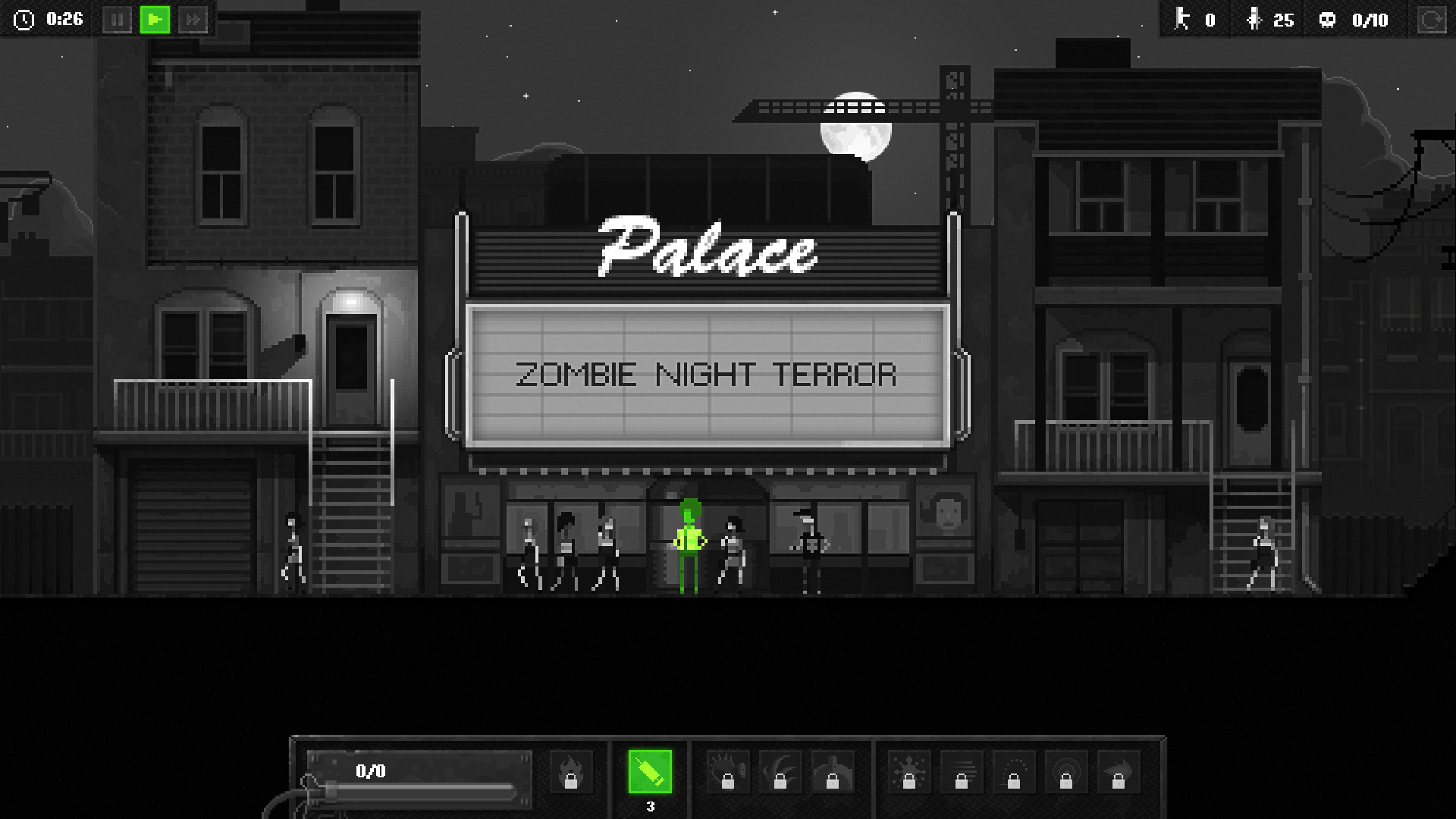Click the locked radar ping ability icon
Image resolution: width=1456 pixels, height=819 pixels.
point(1067,771)
